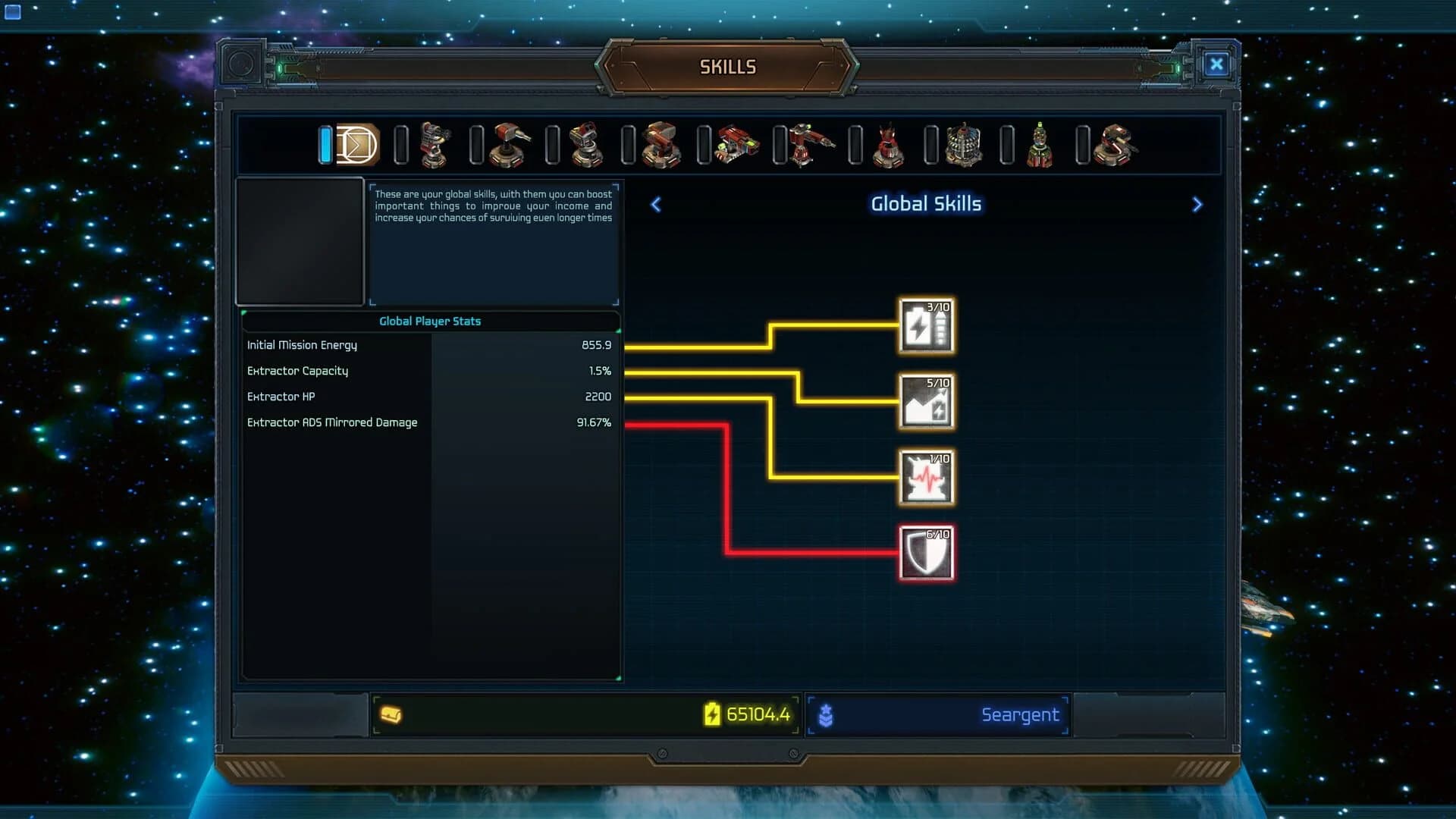
Task: Click the Seargent rank label
Action: (1020, 714)
